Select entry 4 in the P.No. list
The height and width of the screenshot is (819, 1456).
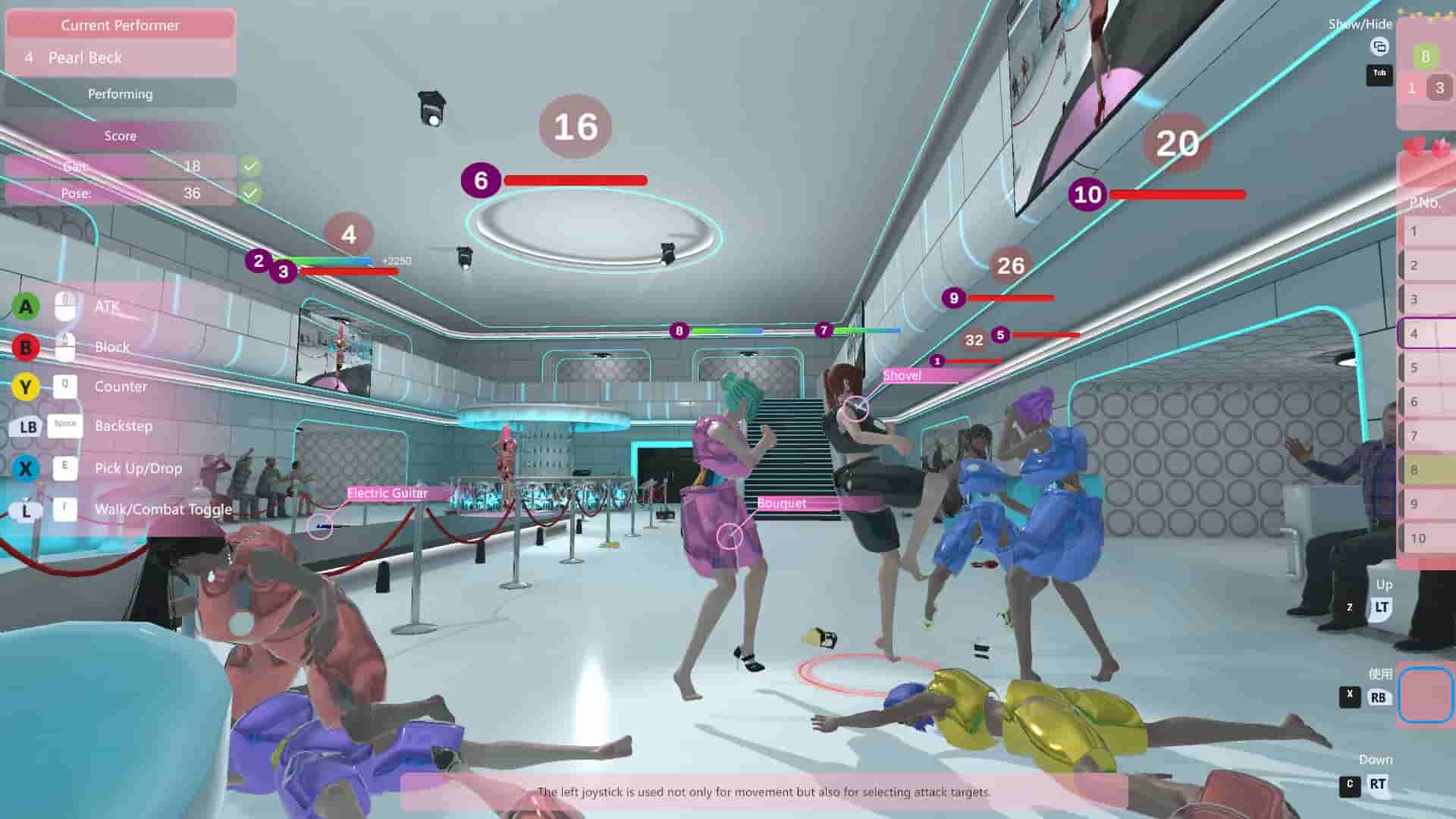[x=1424, y=334]
